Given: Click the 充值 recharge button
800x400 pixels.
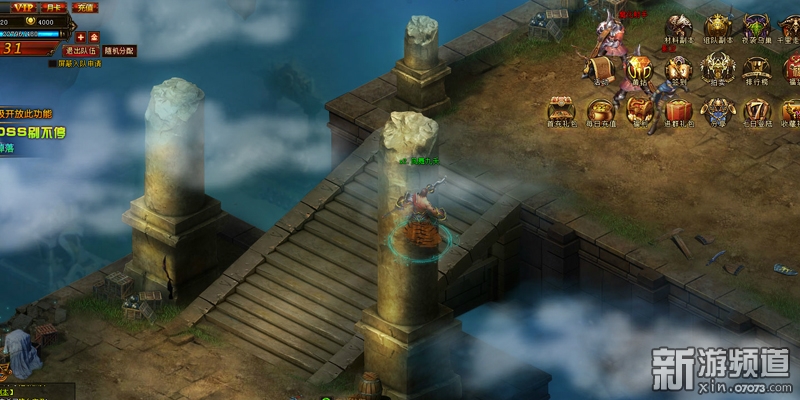Looking at the screenshot, I should click(85, 7).
